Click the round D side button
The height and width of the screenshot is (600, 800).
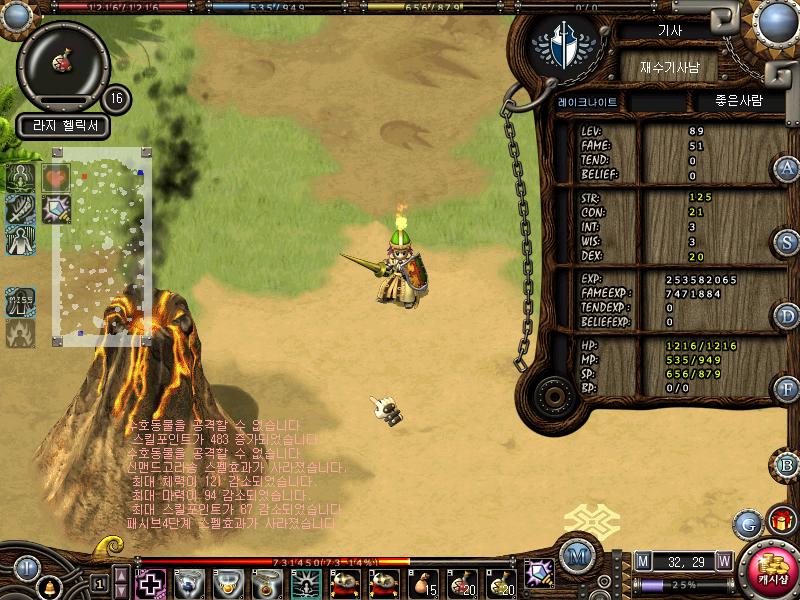pos(787,316)
